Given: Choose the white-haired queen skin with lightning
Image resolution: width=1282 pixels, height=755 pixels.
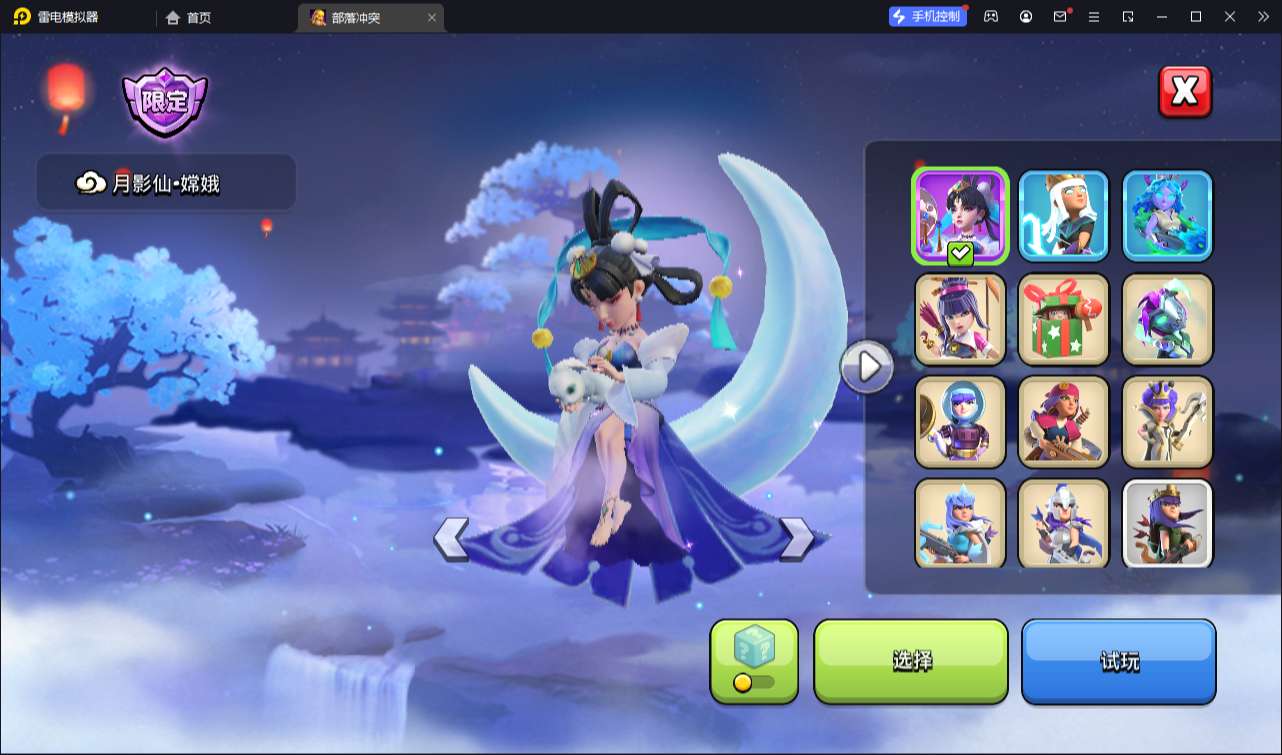Looking at the screenshot, I should [1064, 215].
